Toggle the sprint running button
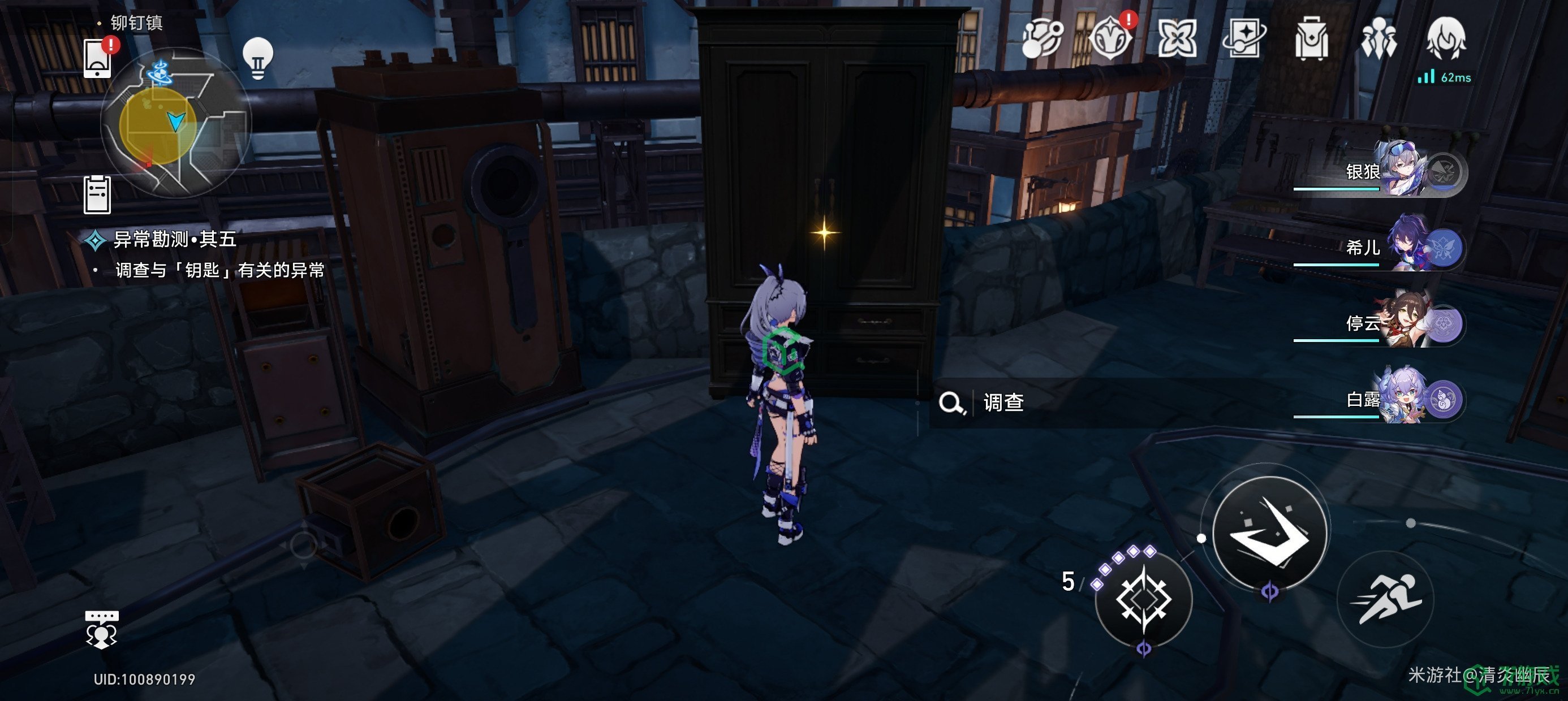 (x=1385, y=600)
